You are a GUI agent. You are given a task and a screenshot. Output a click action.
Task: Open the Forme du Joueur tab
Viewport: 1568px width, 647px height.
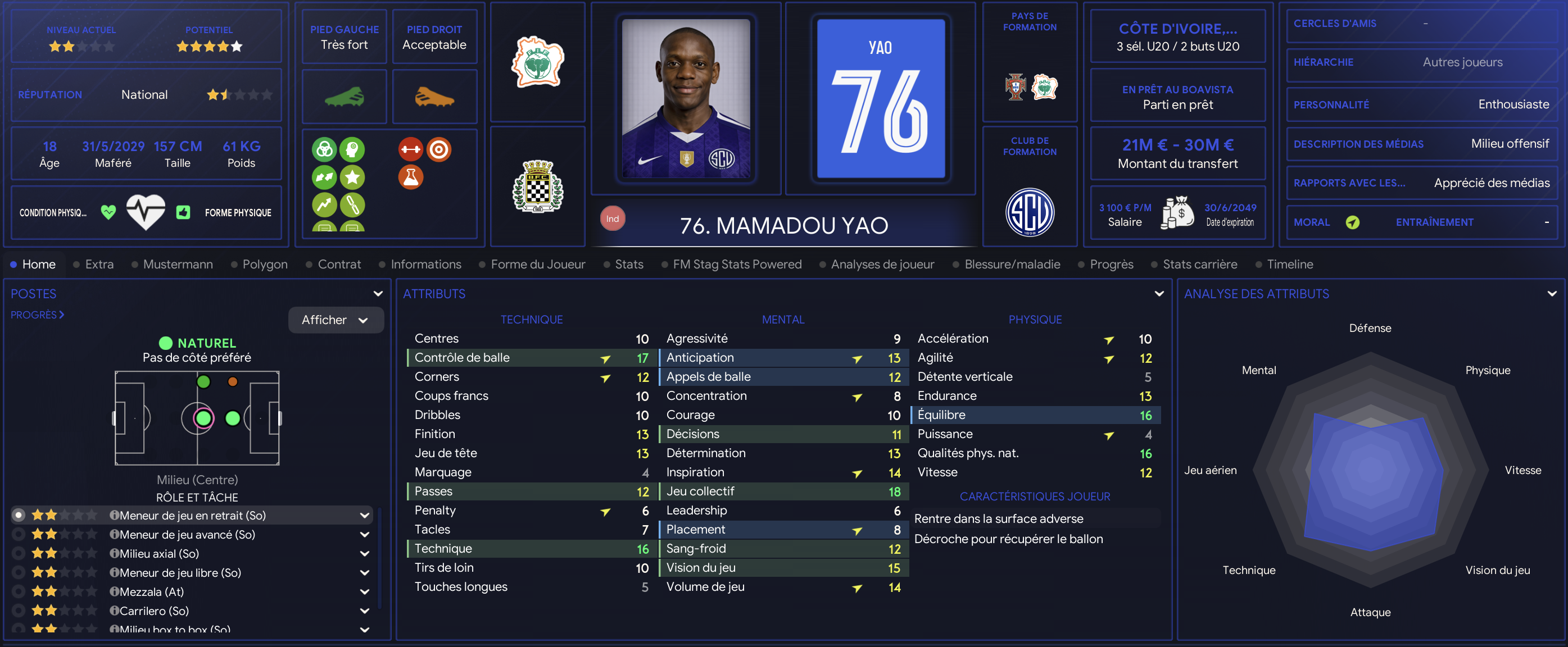pyautogui.click(x=537, y=265)
